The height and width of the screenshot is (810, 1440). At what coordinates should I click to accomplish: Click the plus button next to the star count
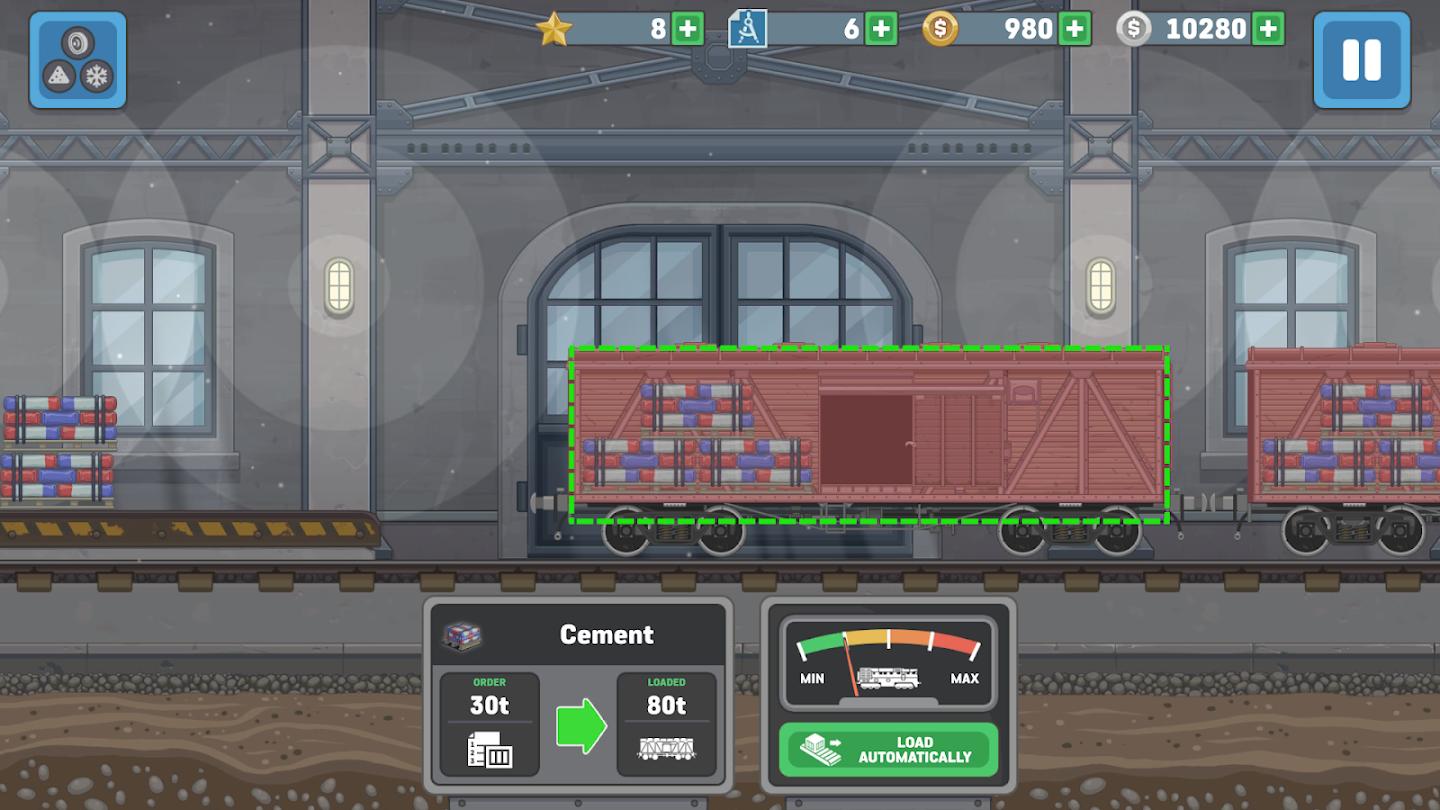pos(686,28)
